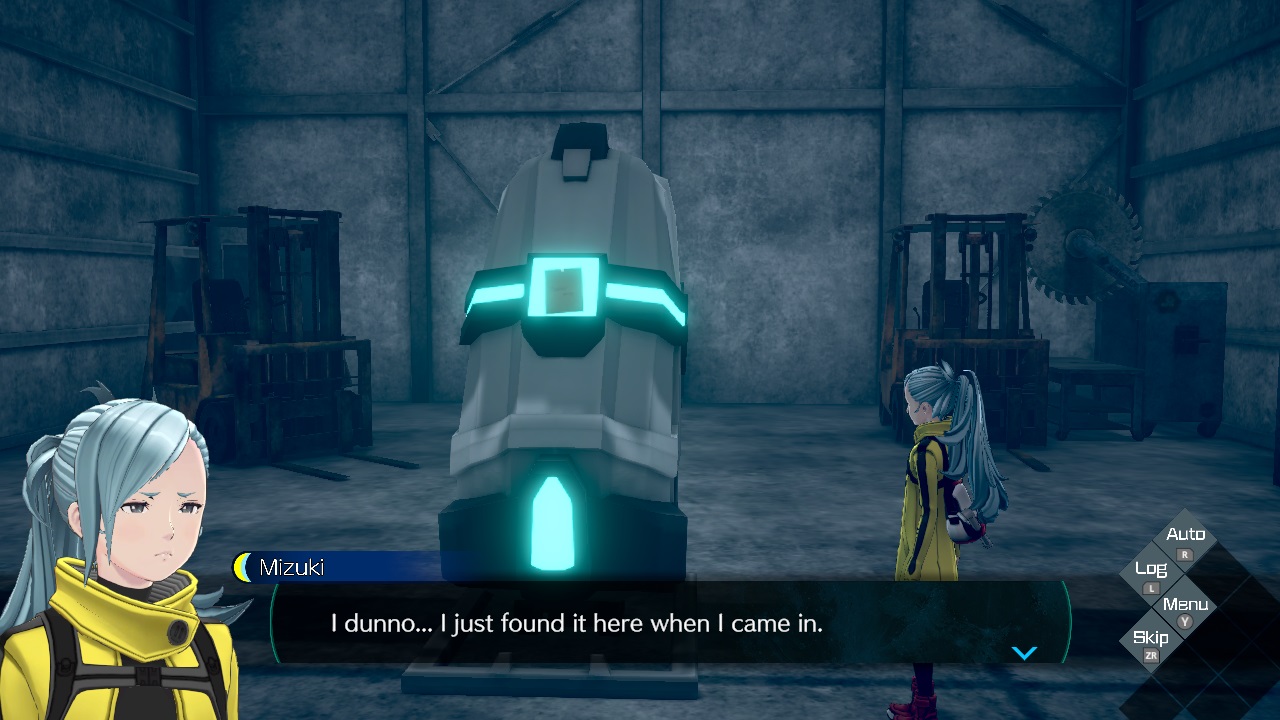The height and width of the screenshot is (720, 1280).
Task: Click the R shoulder button icon on Auto
Action: (x=1184, y=554)
